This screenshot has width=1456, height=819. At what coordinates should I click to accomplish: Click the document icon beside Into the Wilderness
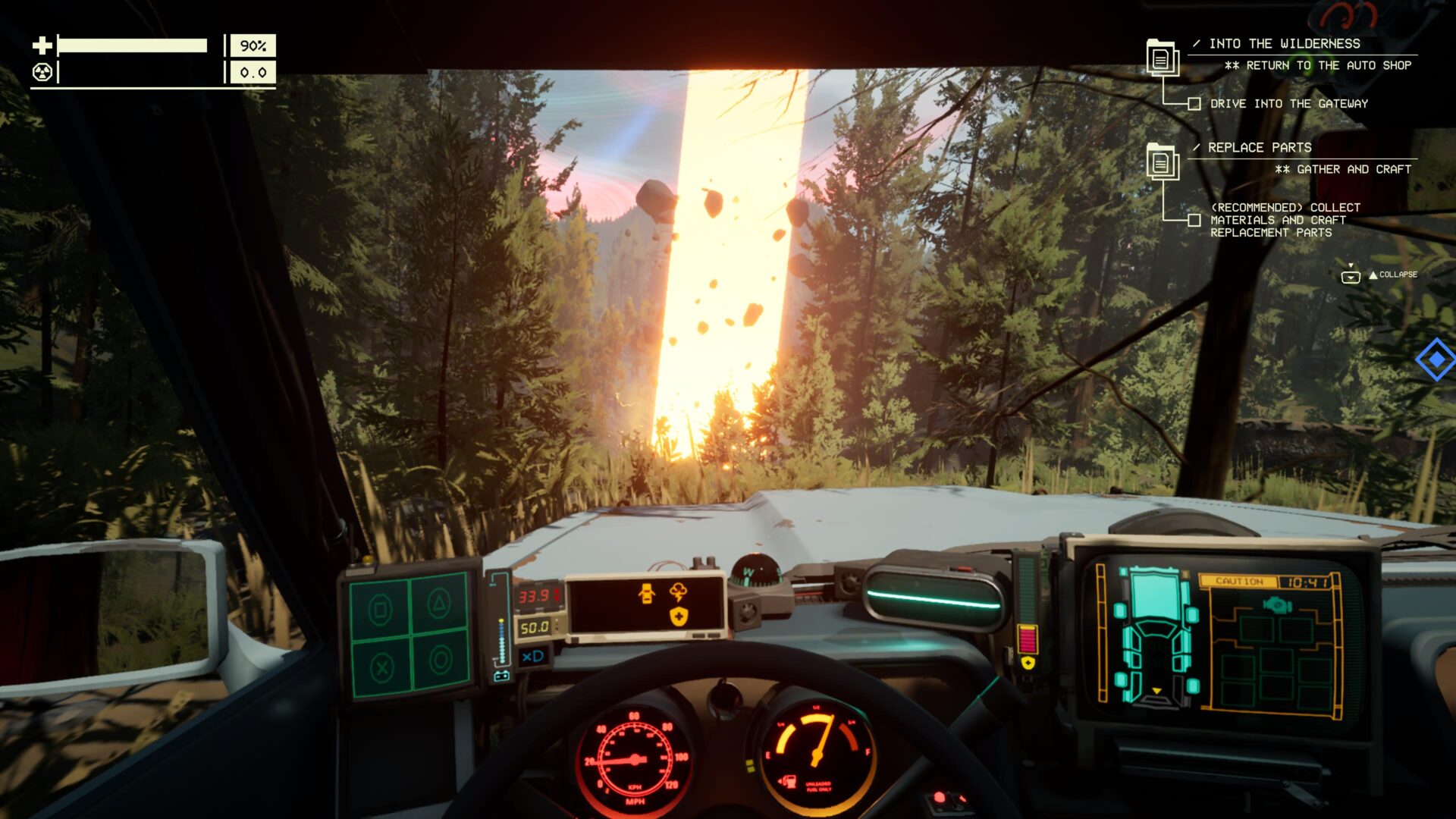(1161, 58)
